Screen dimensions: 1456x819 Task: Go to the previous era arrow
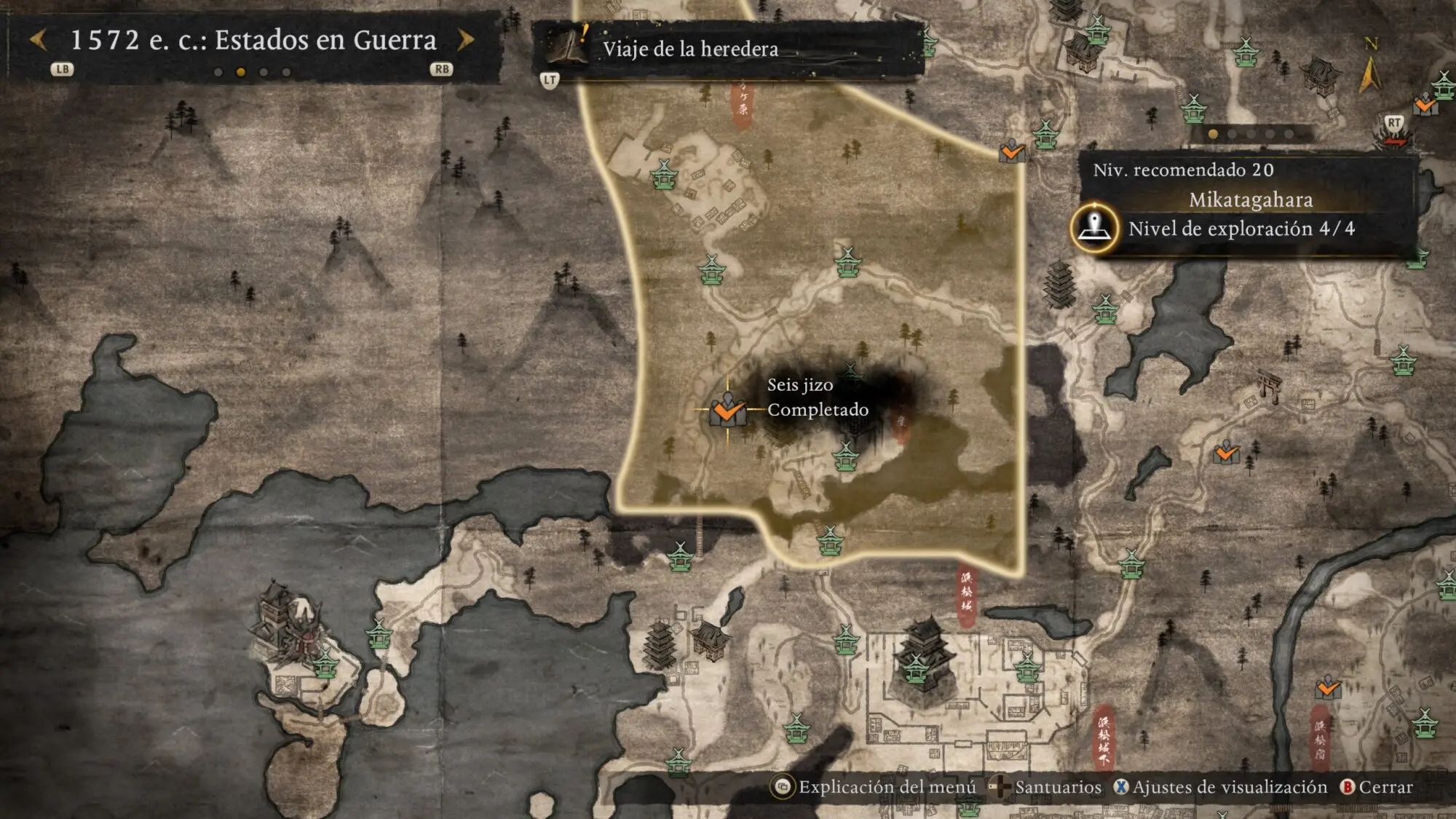[x=39, y=39]
